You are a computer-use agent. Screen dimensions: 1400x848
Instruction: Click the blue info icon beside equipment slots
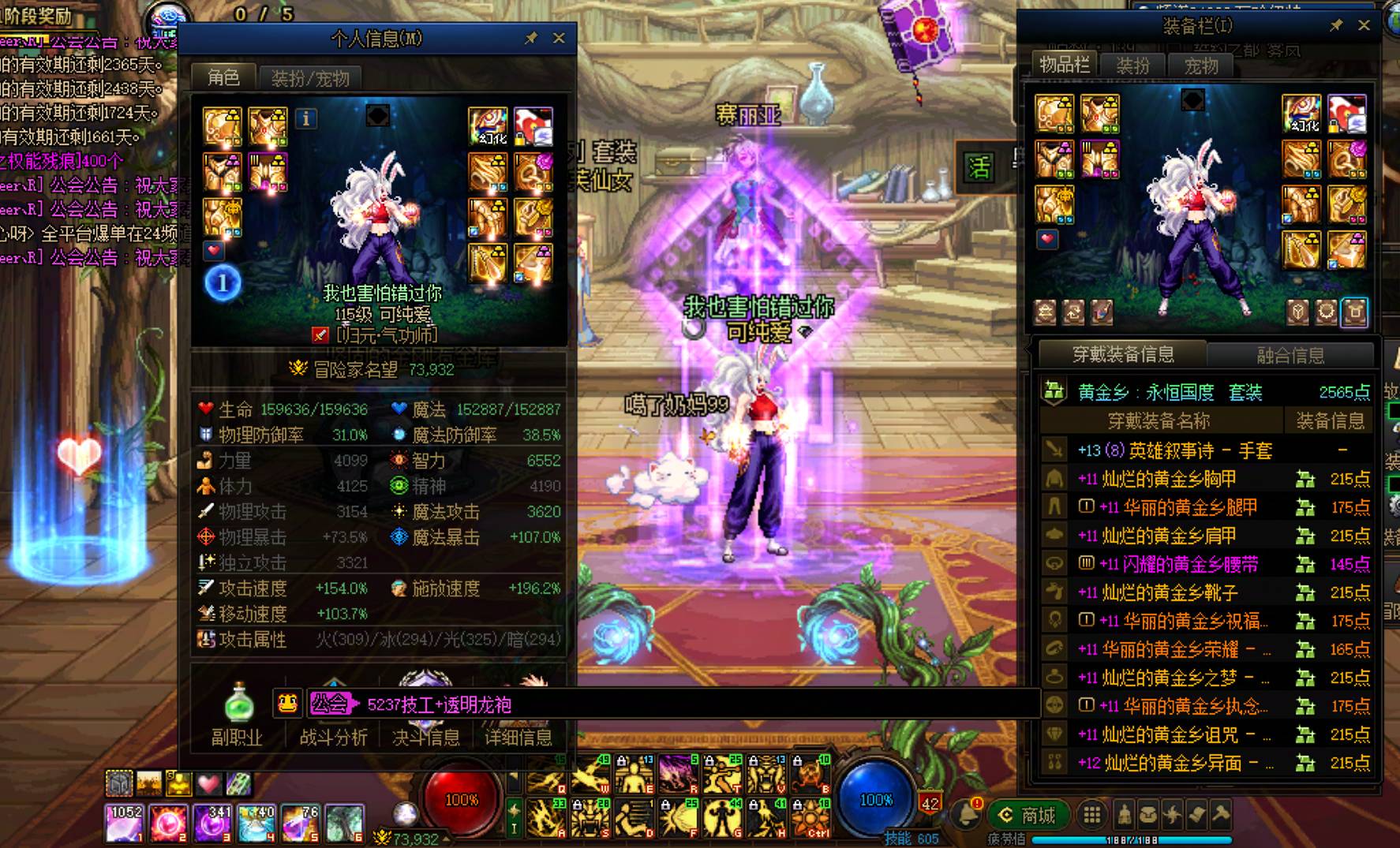306,118
